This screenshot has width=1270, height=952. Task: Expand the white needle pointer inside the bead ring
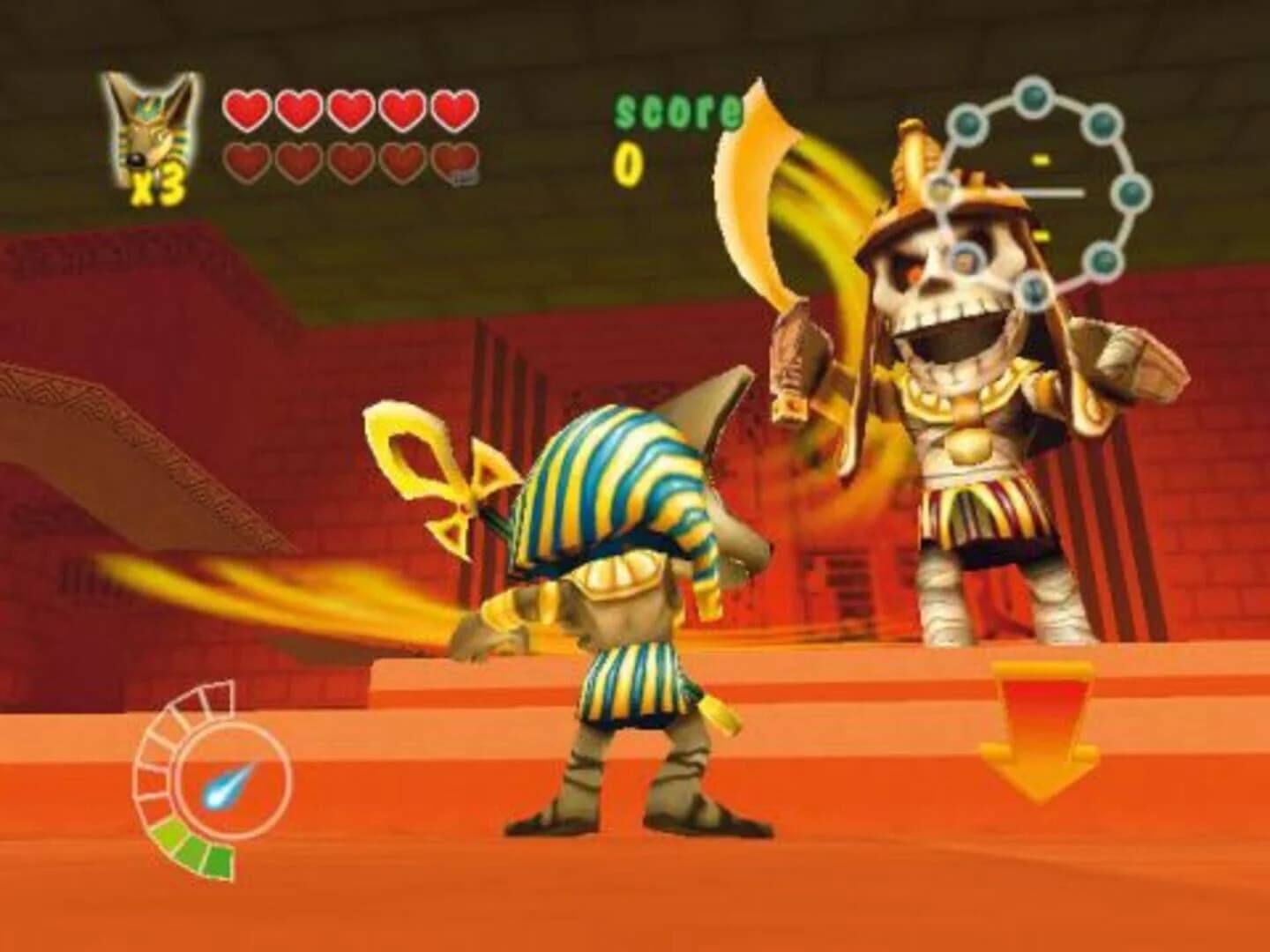tap(1050, 192)
